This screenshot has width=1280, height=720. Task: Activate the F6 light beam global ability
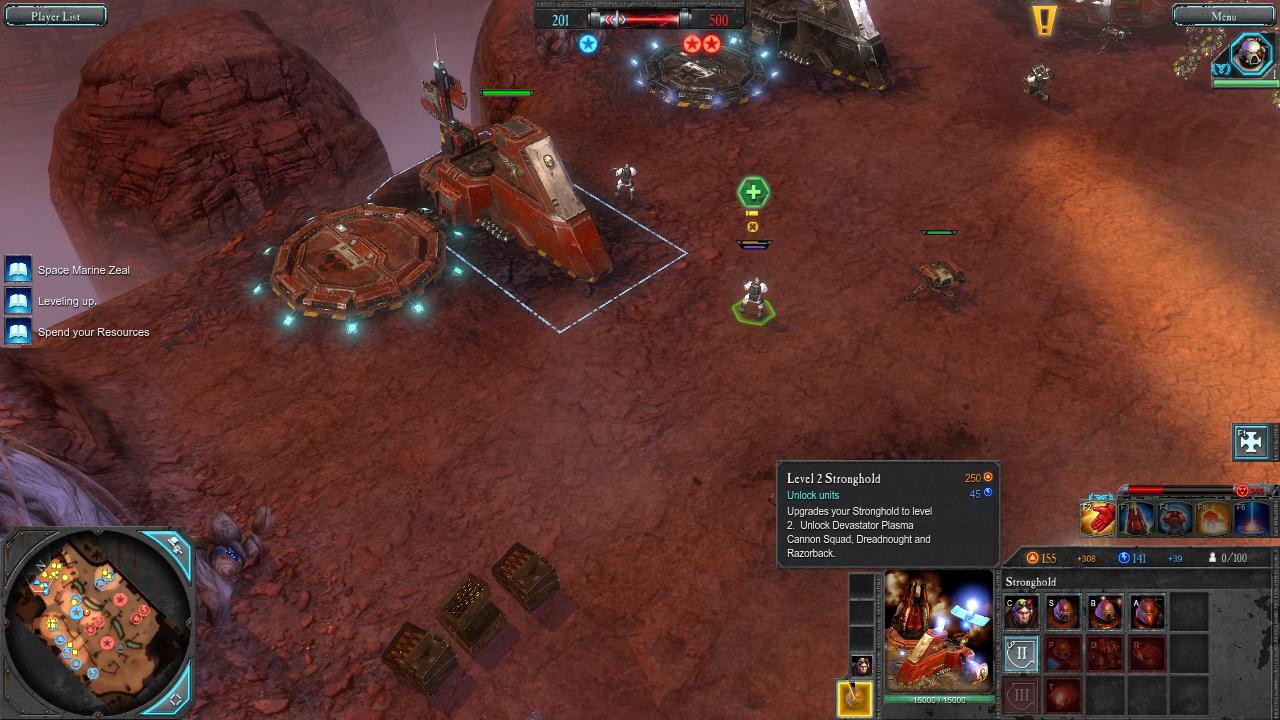(1251, 518)
